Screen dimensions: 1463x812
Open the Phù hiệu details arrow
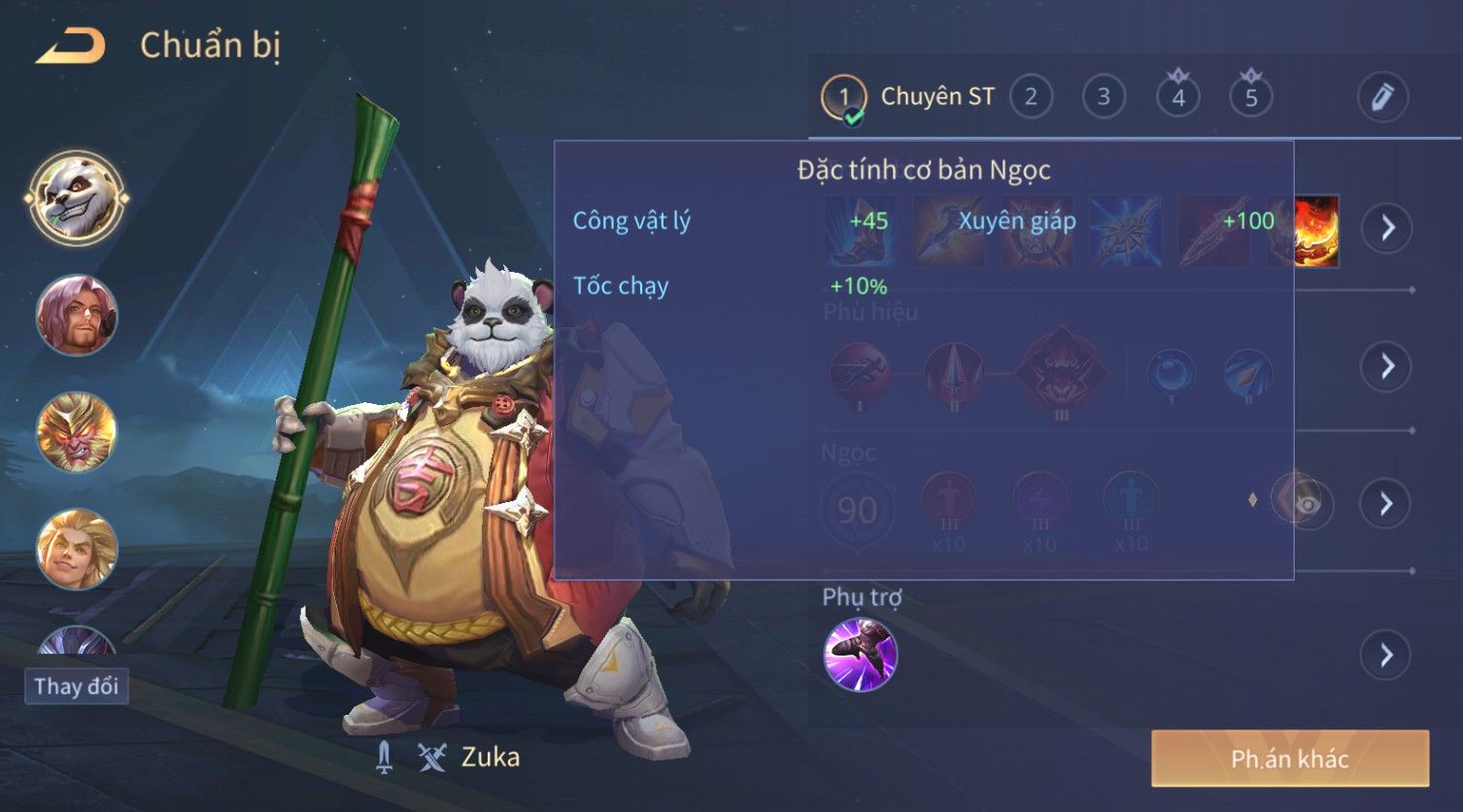(x=1386, y=366)
